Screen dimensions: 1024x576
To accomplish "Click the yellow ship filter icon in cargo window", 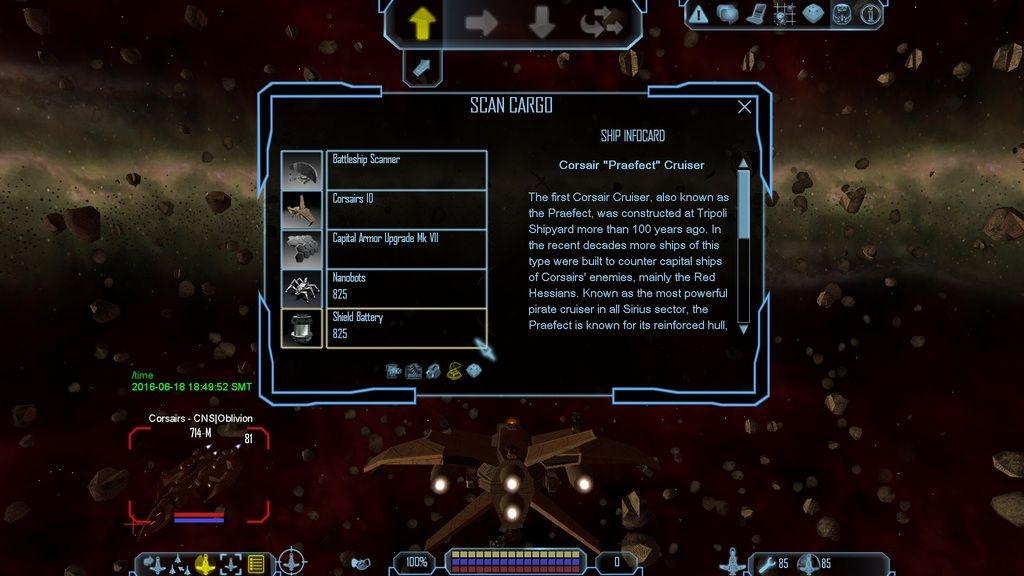I will tap(453, 371).
